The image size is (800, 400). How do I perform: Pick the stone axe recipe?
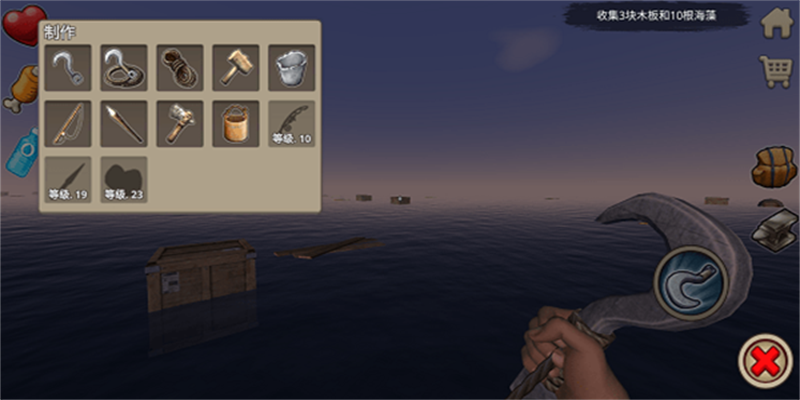180,124
